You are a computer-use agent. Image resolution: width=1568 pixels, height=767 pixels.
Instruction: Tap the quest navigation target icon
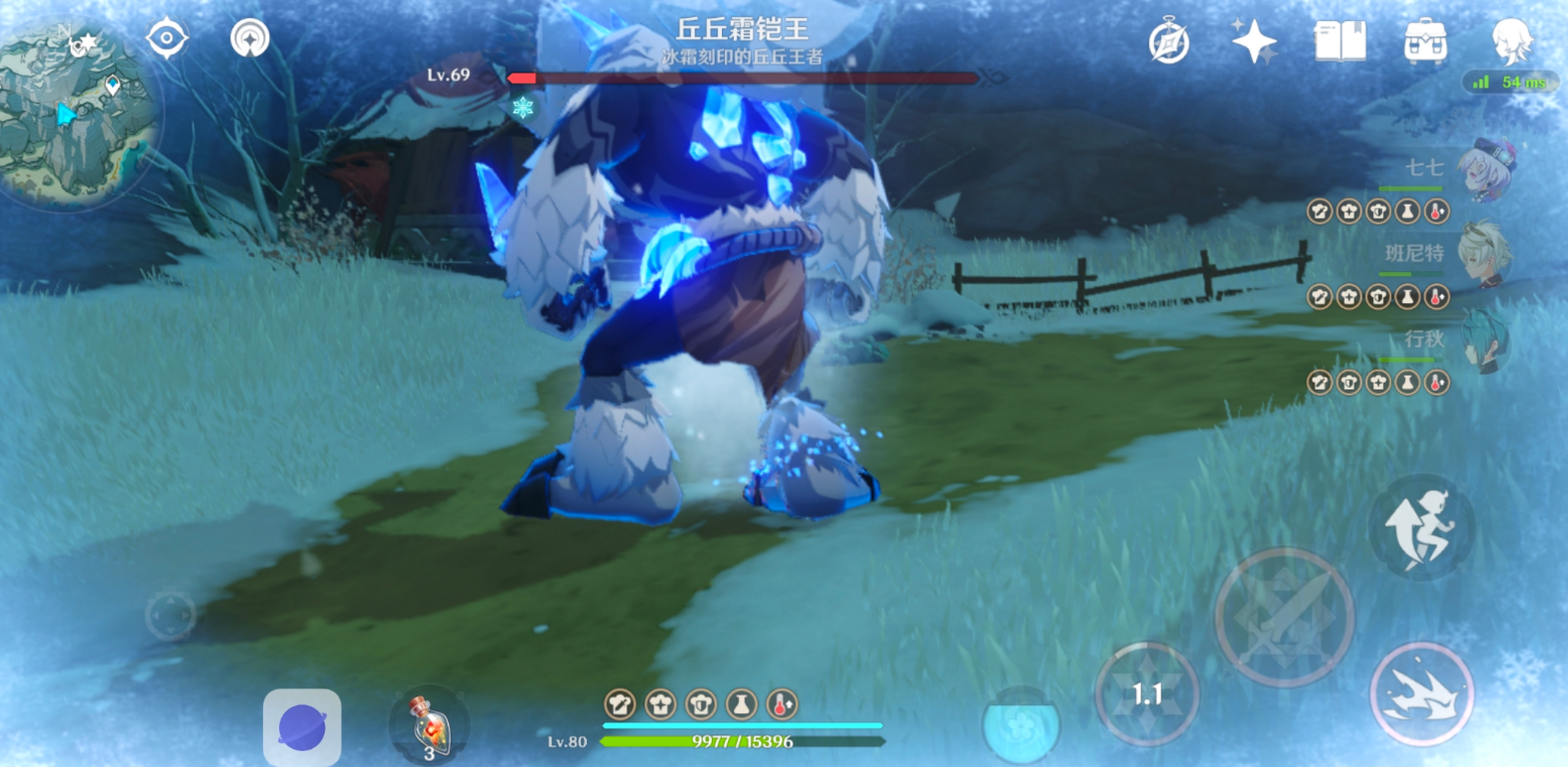pyautogui.click(x=167, y=39)
